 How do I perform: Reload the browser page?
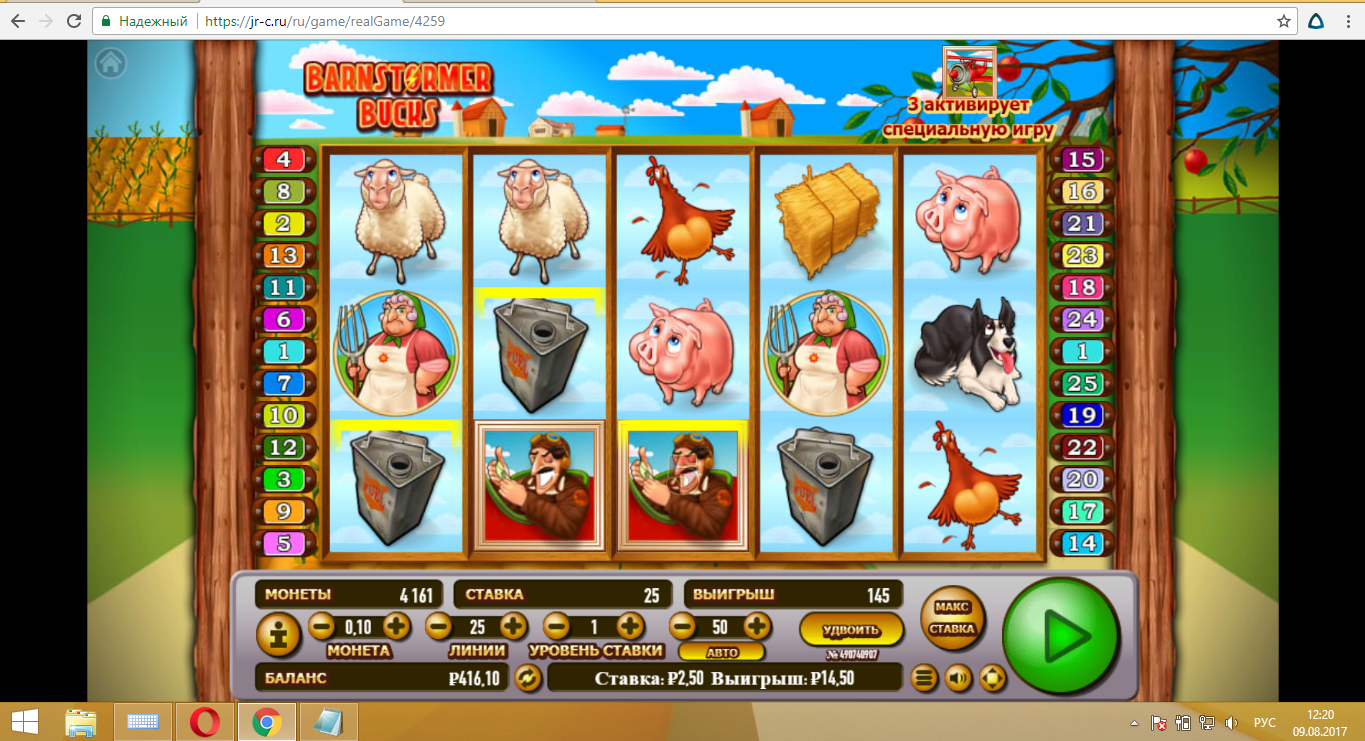click(x=74, y=20)
